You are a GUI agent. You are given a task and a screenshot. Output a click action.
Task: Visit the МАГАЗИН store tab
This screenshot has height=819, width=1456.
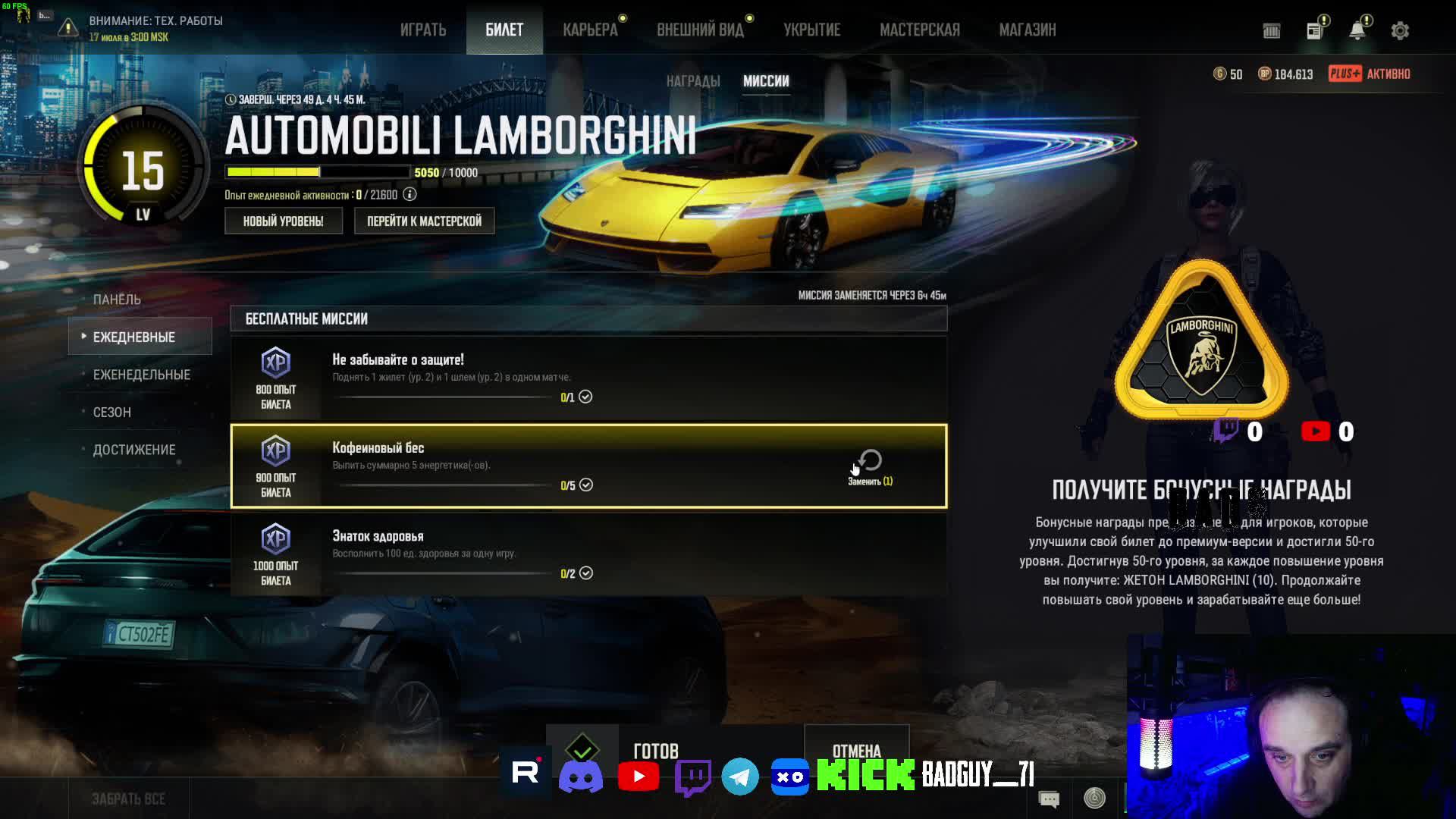click(x=1027, y=30)
